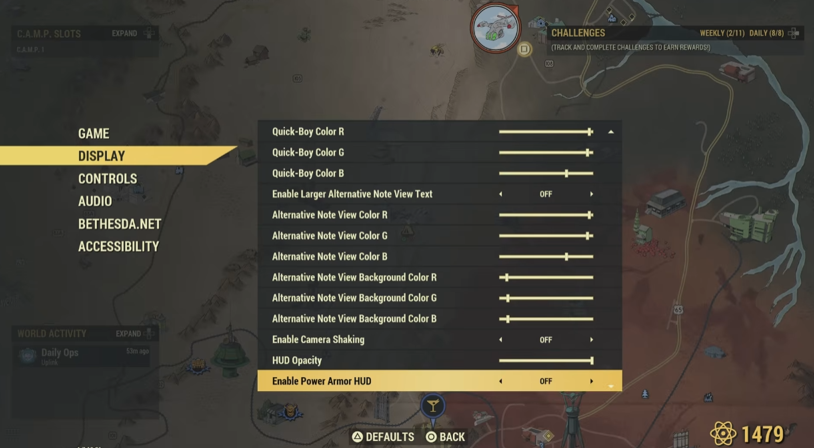Set the Quick-Boy Color B slider
This screenshot has height=448, width=814.
(566, 173)
